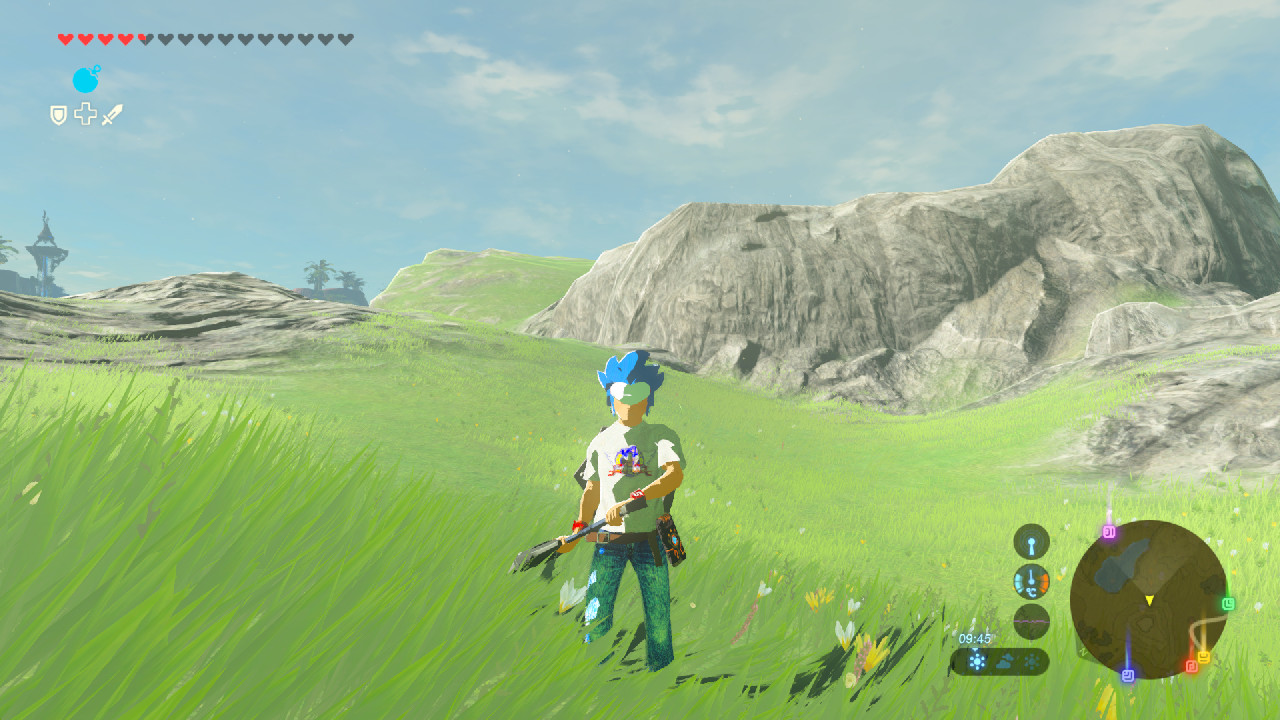
Task: Click the yellow player position arrow
Action: click(1149, 601)
